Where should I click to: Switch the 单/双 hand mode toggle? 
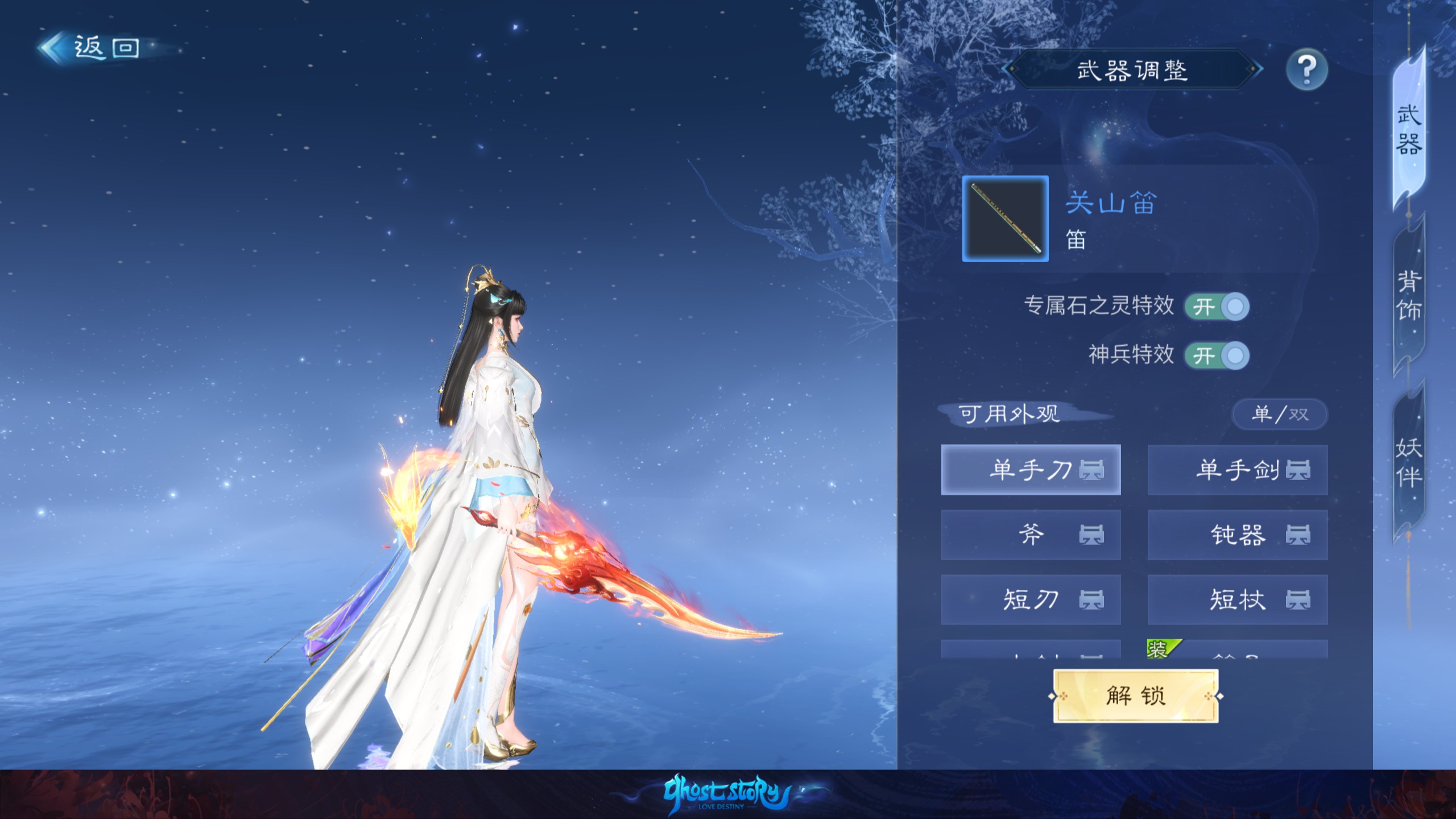tap(1279, 414)
